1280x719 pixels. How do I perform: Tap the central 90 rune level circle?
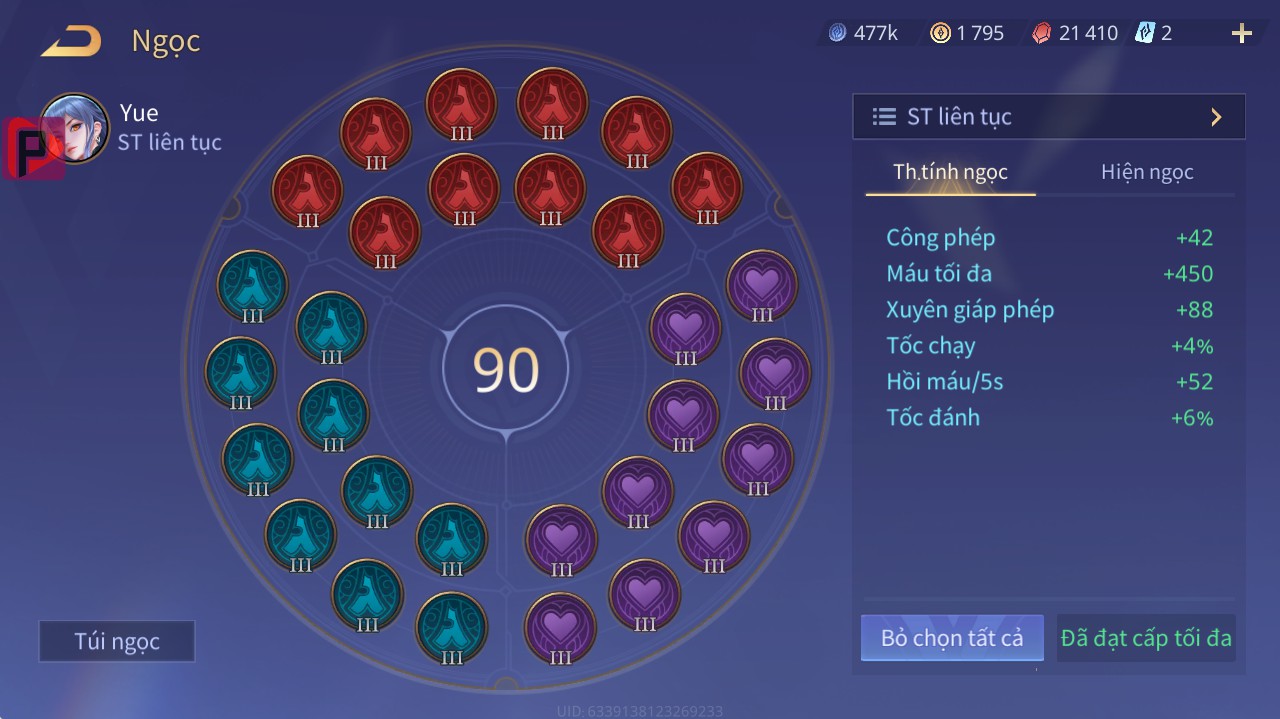(x=506, y=369)
